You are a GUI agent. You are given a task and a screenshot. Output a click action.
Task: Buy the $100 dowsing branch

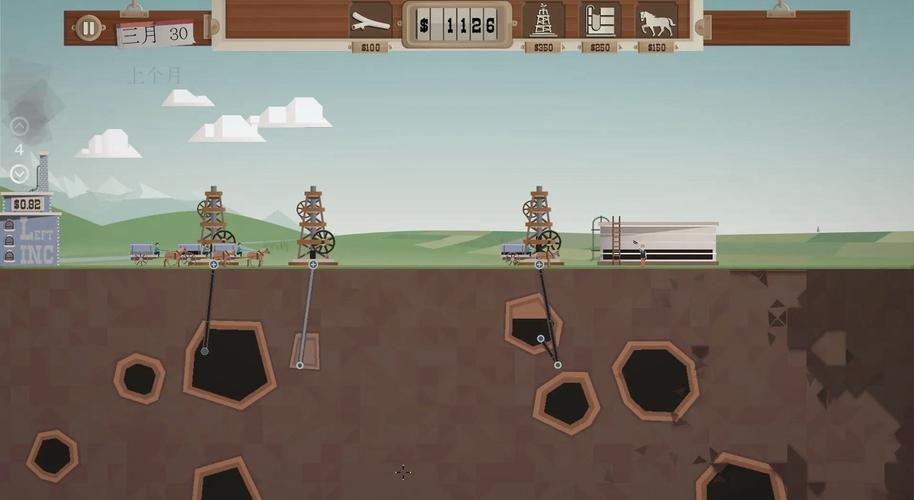(371, 21)
